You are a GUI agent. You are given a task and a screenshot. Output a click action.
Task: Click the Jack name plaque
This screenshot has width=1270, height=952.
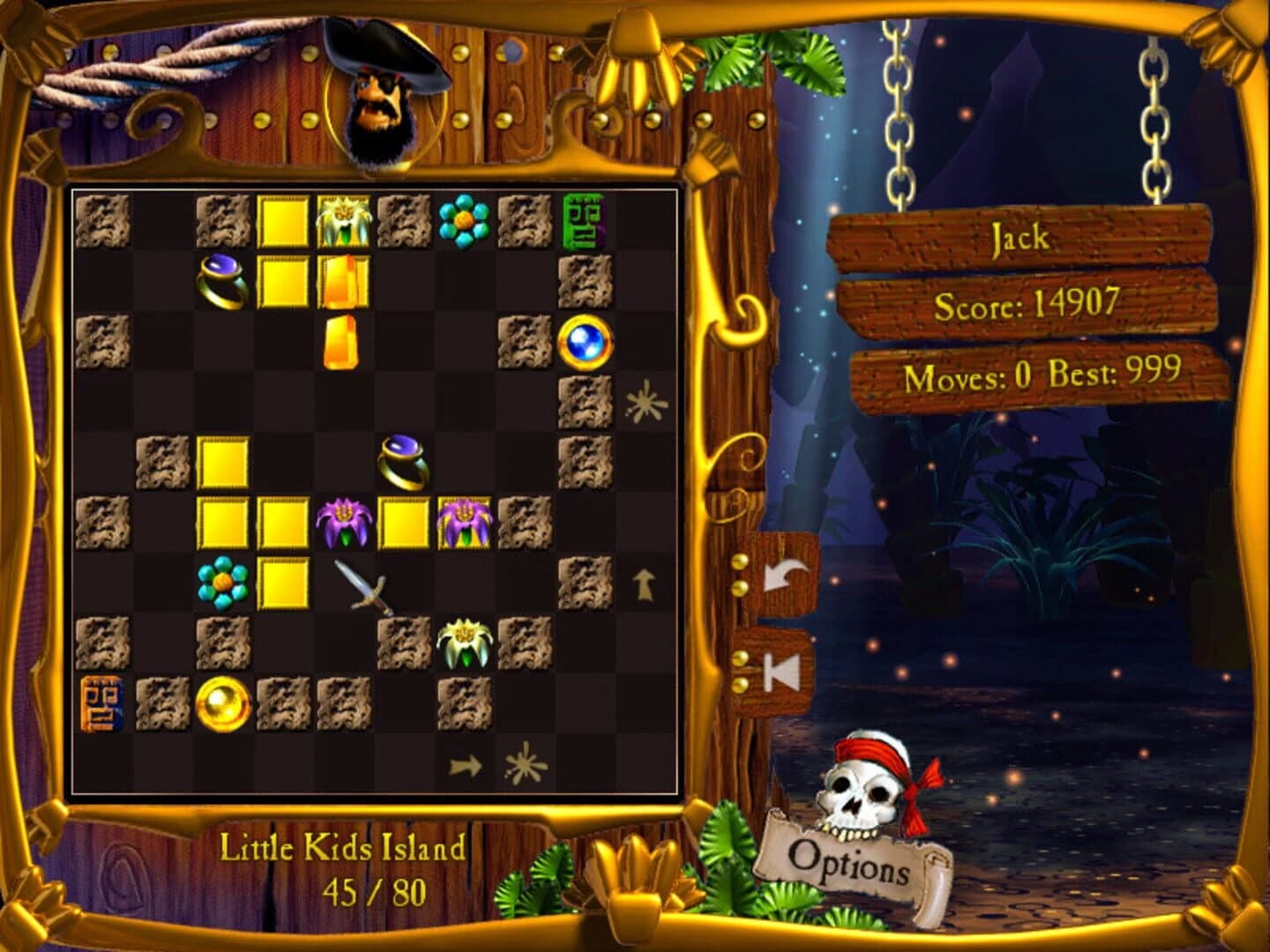pyautogui.click(x=1020, y=236)
